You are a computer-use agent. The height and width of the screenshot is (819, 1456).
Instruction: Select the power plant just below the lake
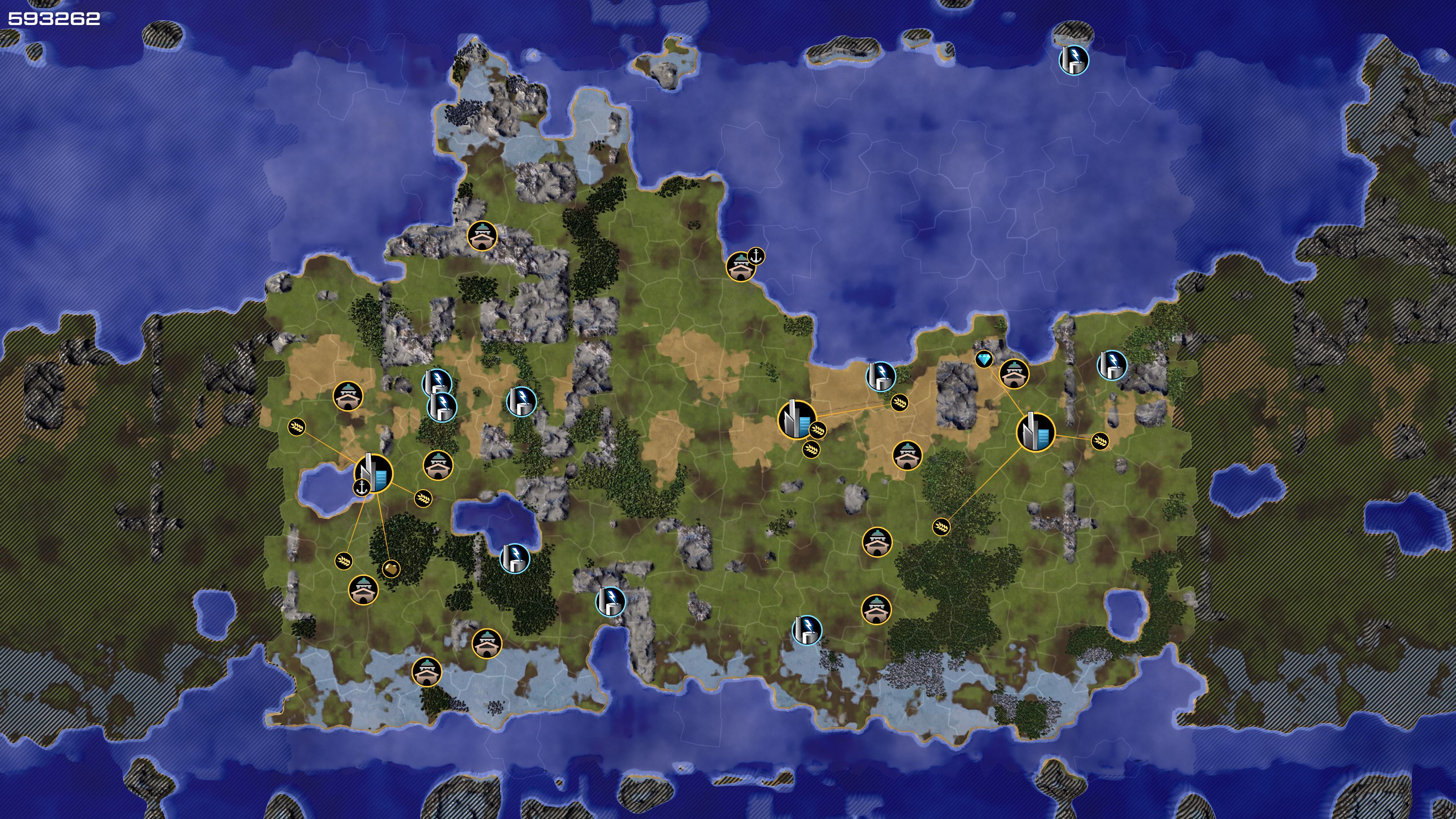tap(515, 559)
